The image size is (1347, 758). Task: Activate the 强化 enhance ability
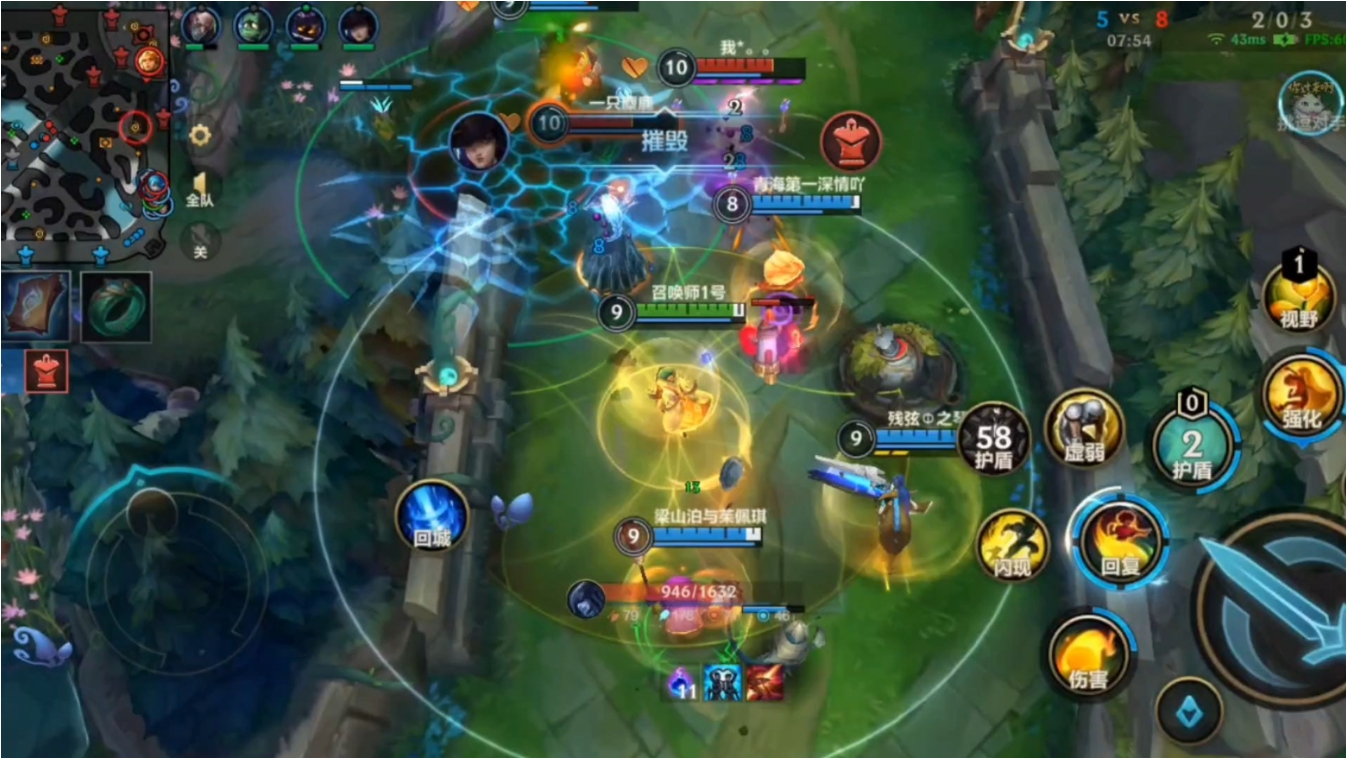click(x=1301, y=395)
